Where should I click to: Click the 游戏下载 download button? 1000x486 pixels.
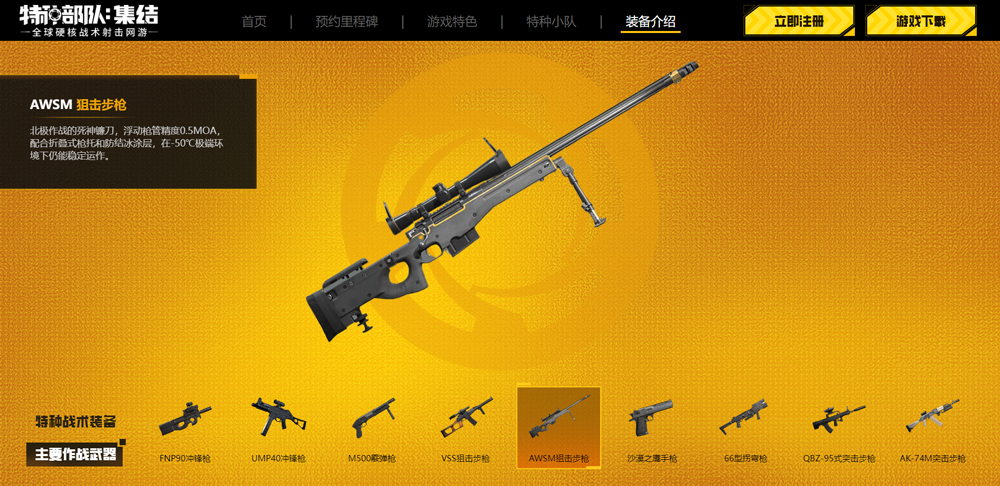(x=921, y=21)
